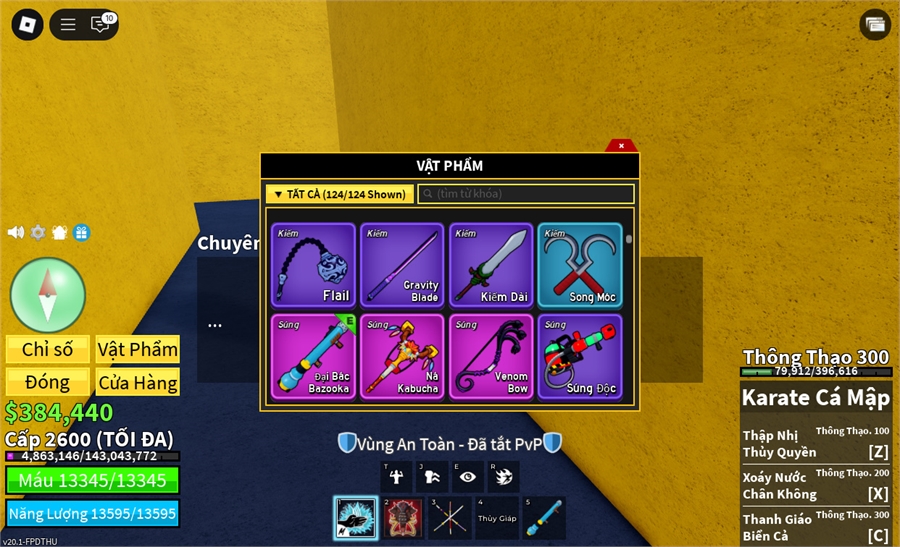Open the Cửa Hàng shop

138,382
